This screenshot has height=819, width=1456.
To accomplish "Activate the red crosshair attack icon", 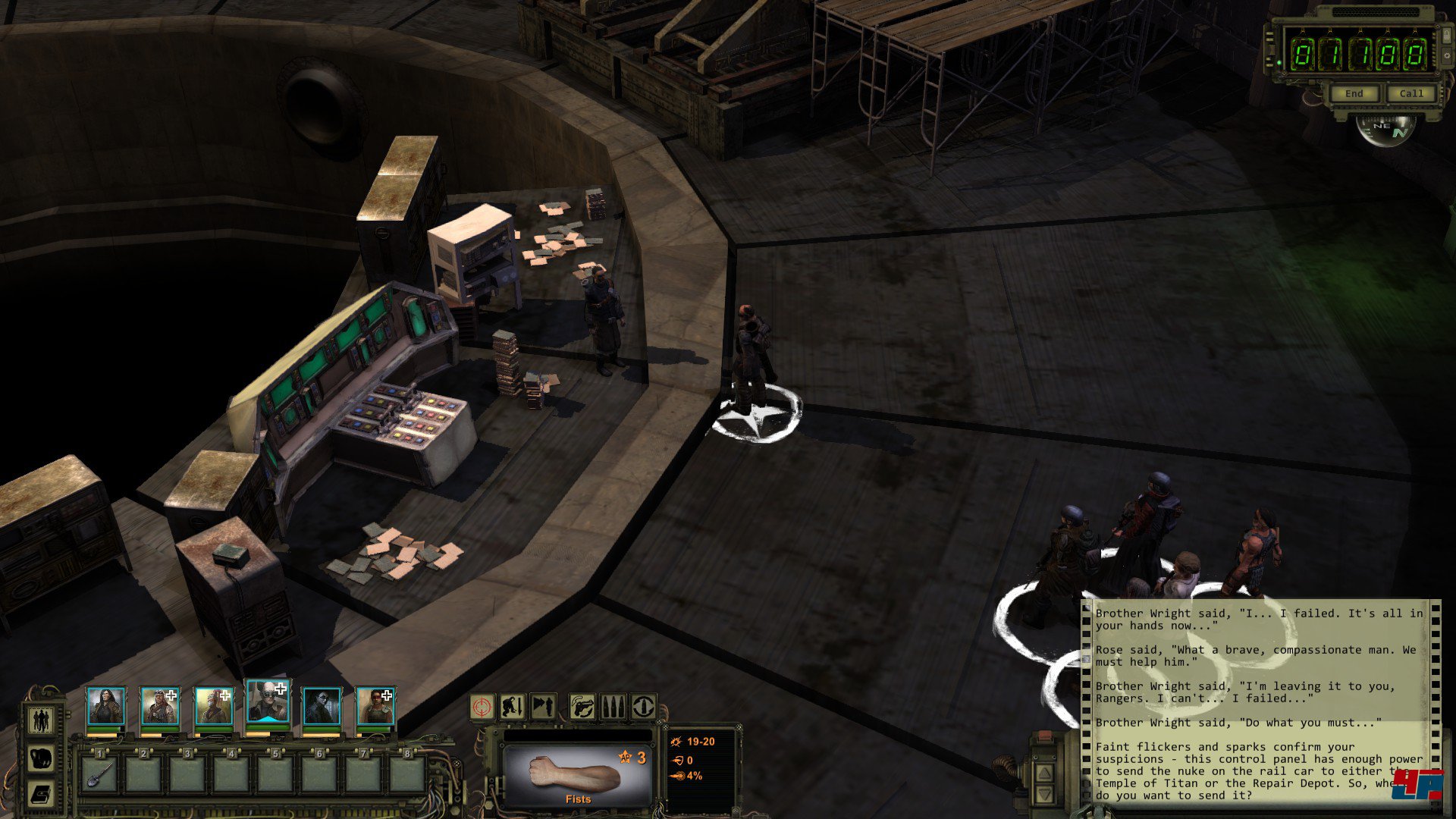I will 482,707.
